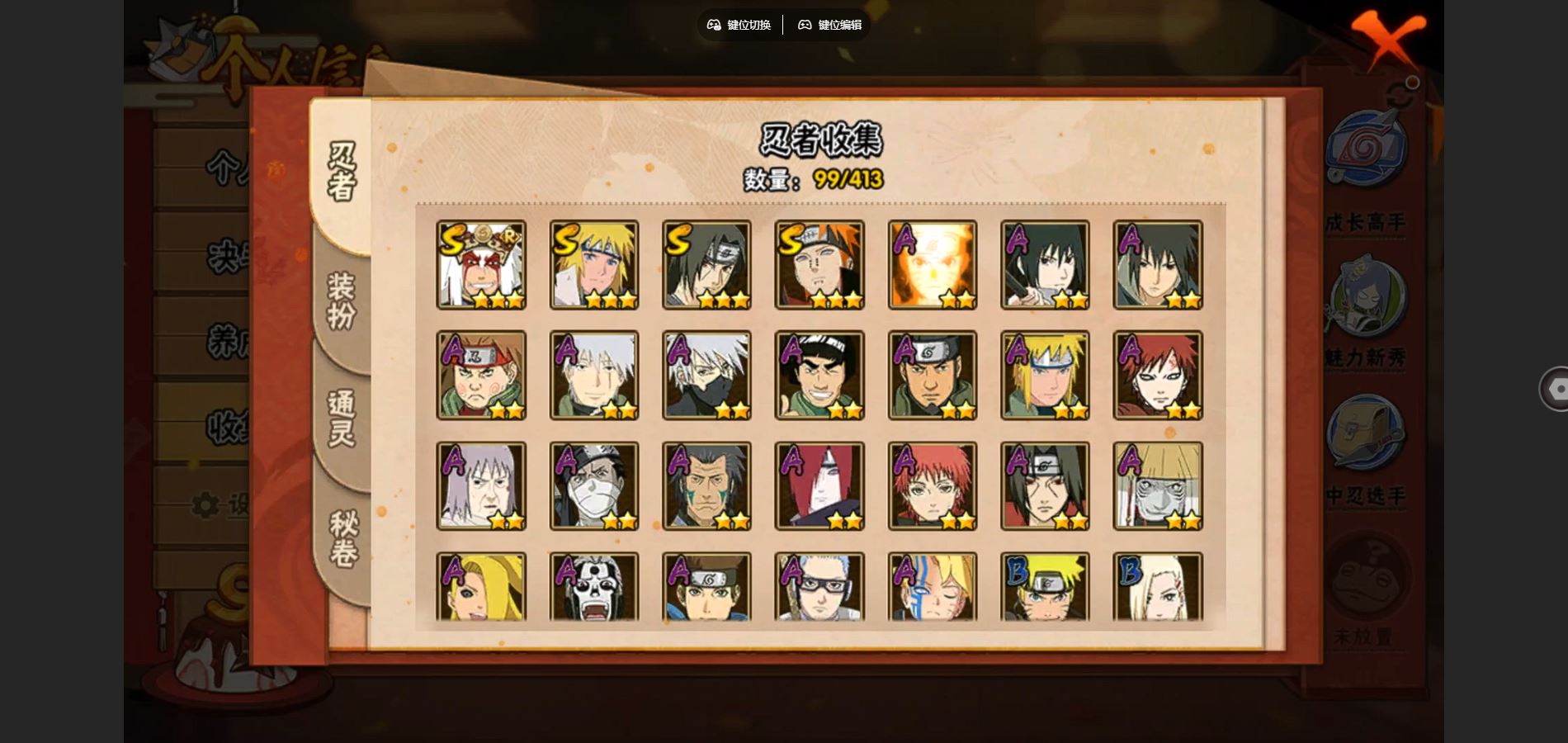This screenshot has width=1568, height=743.
Task: Choose B-rank Ino blonde portrait
Action: (1158, 587)
